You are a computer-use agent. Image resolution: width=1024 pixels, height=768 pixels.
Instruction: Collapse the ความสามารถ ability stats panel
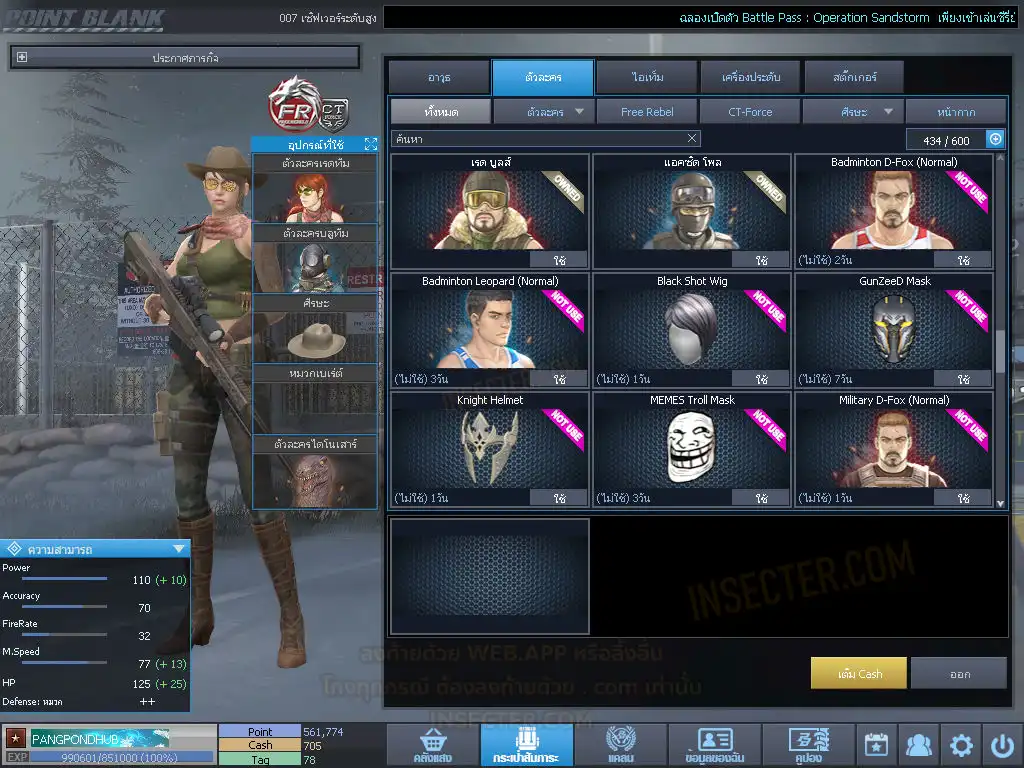[x=179, y=548]
